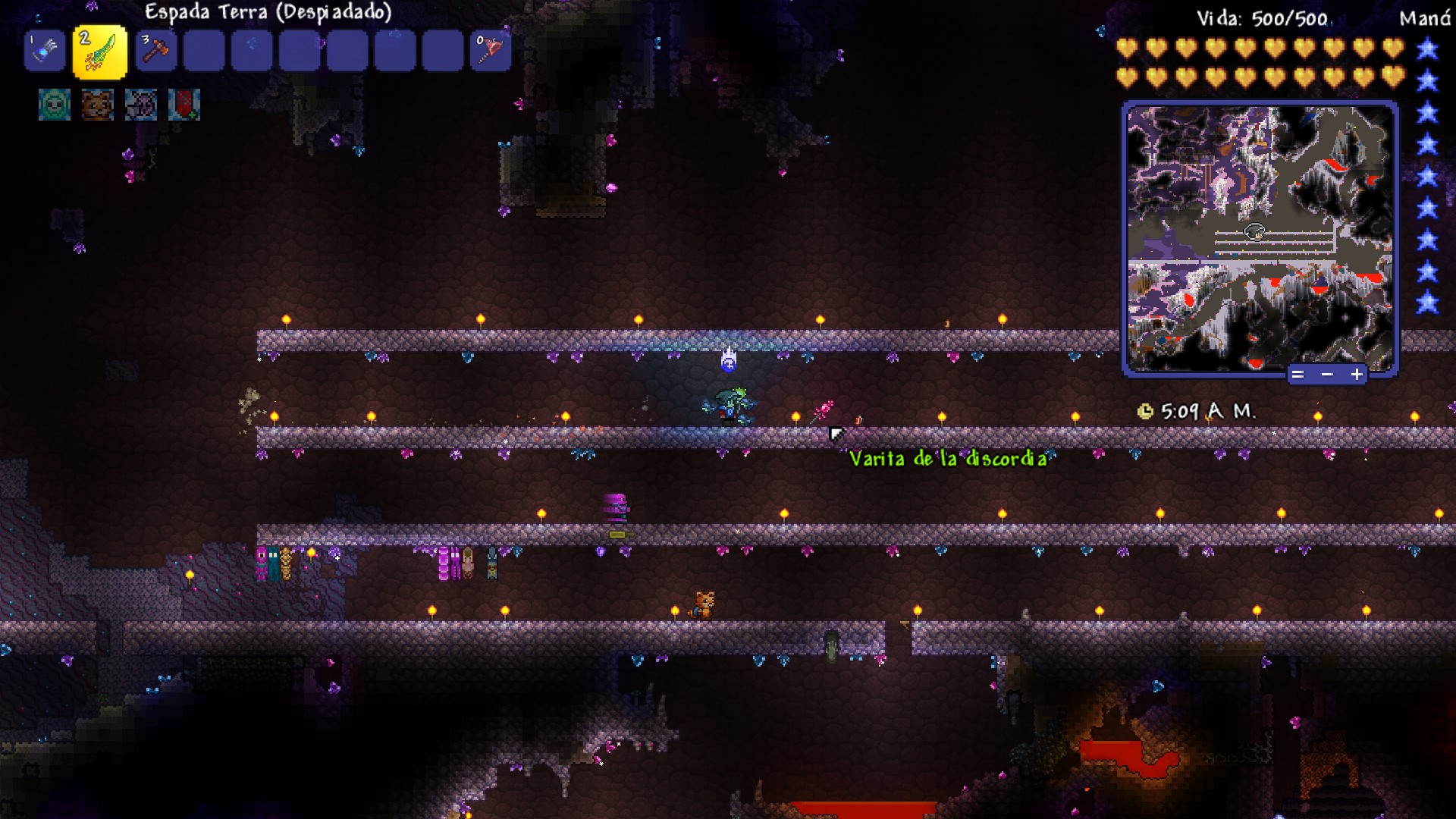1456x819 pixels.
Task: Choose the hammer in hotbar slot 3
Action: click(x=156, y=51)
